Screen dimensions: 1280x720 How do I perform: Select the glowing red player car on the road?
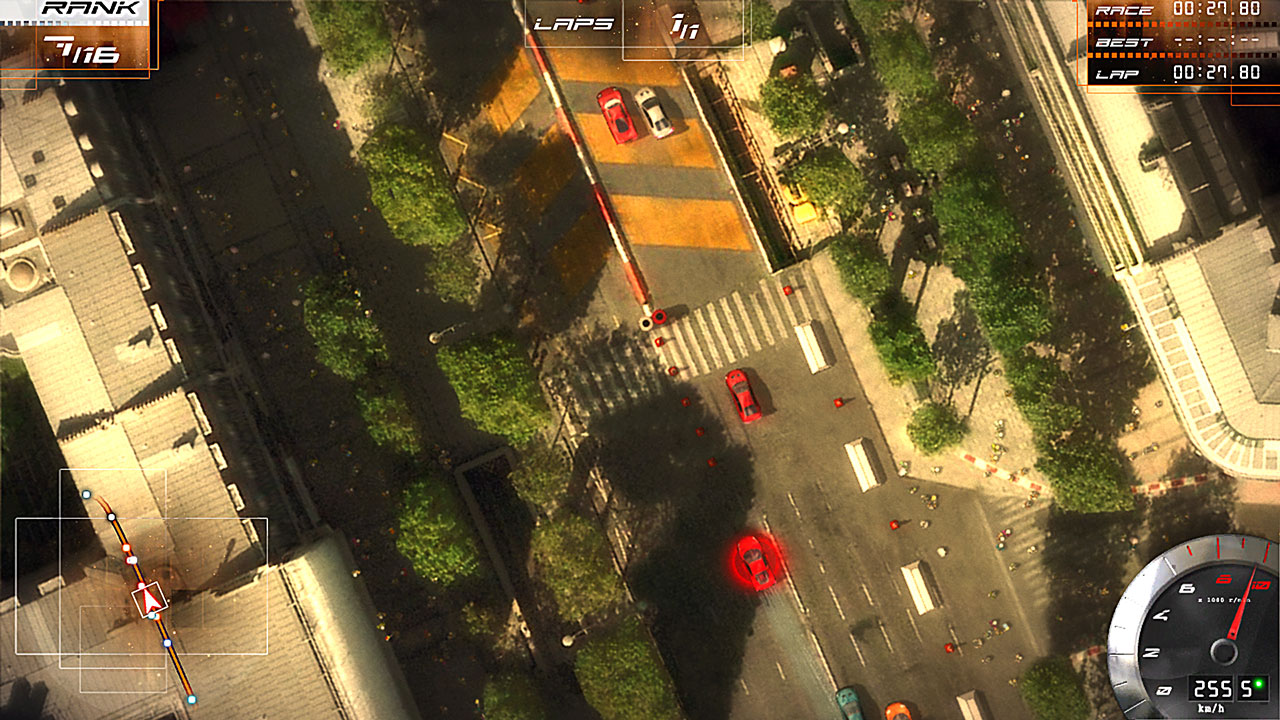point(757,564)
